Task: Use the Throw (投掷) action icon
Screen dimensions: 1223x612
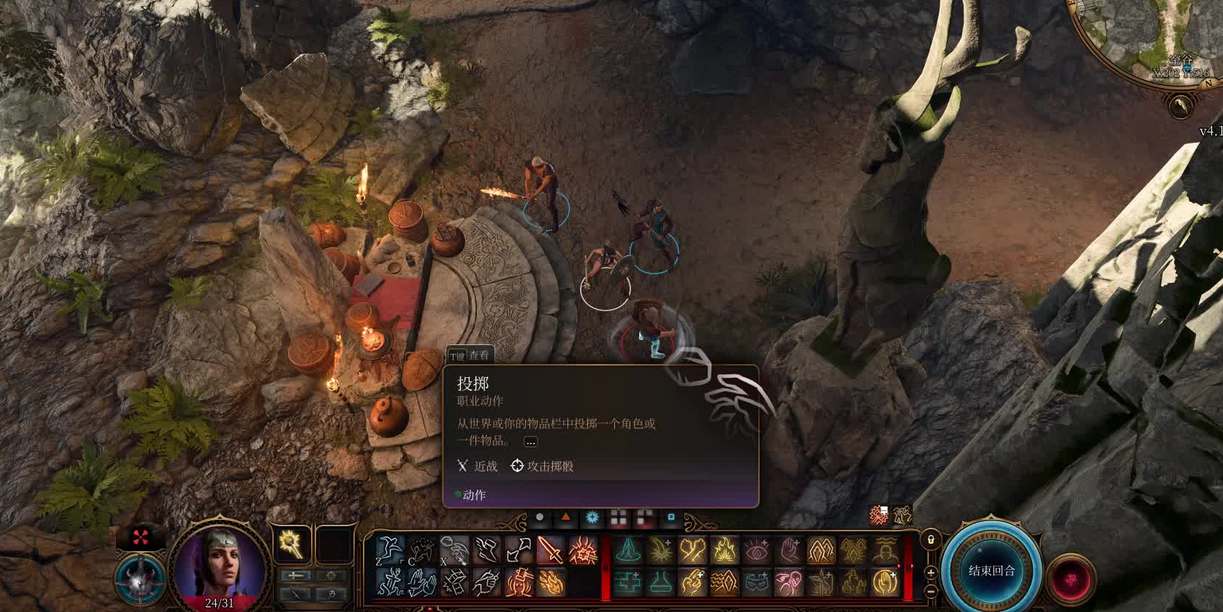Action: click(x=454, y=550)
